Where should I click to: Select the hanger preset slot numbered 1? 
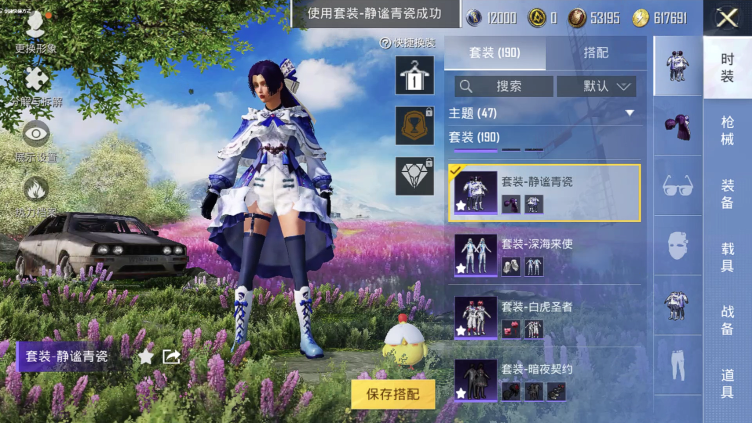click(414, 74)
